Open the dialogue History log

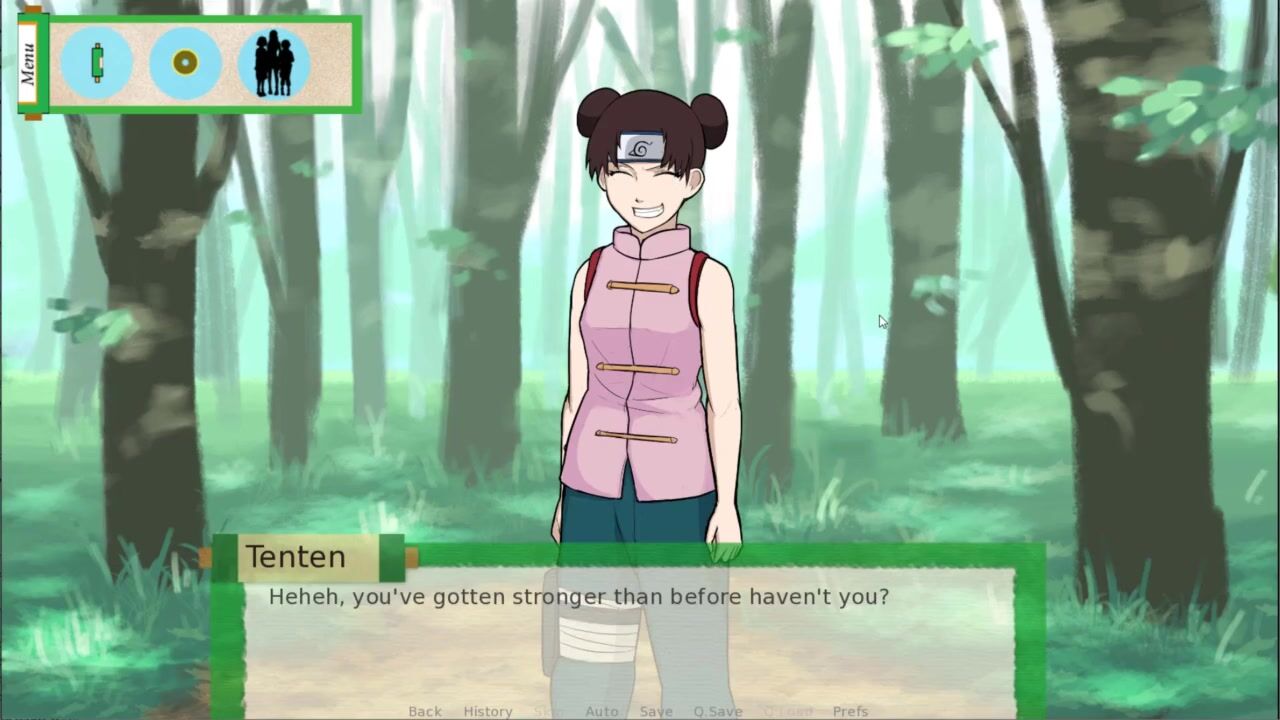tap(487, 711)
